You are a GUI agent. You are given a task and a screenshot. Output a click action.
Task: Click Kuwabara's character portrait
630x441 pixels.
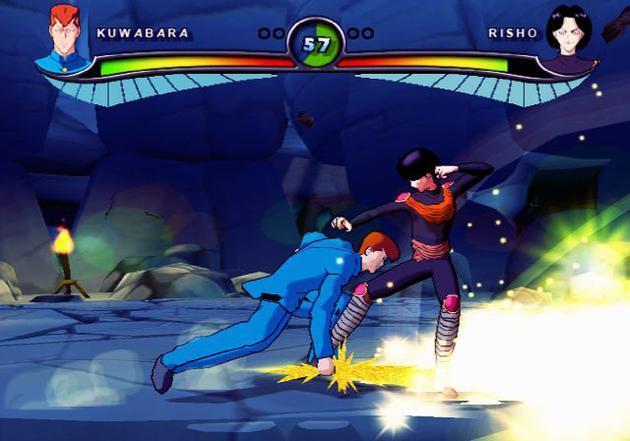click(62, 38)
